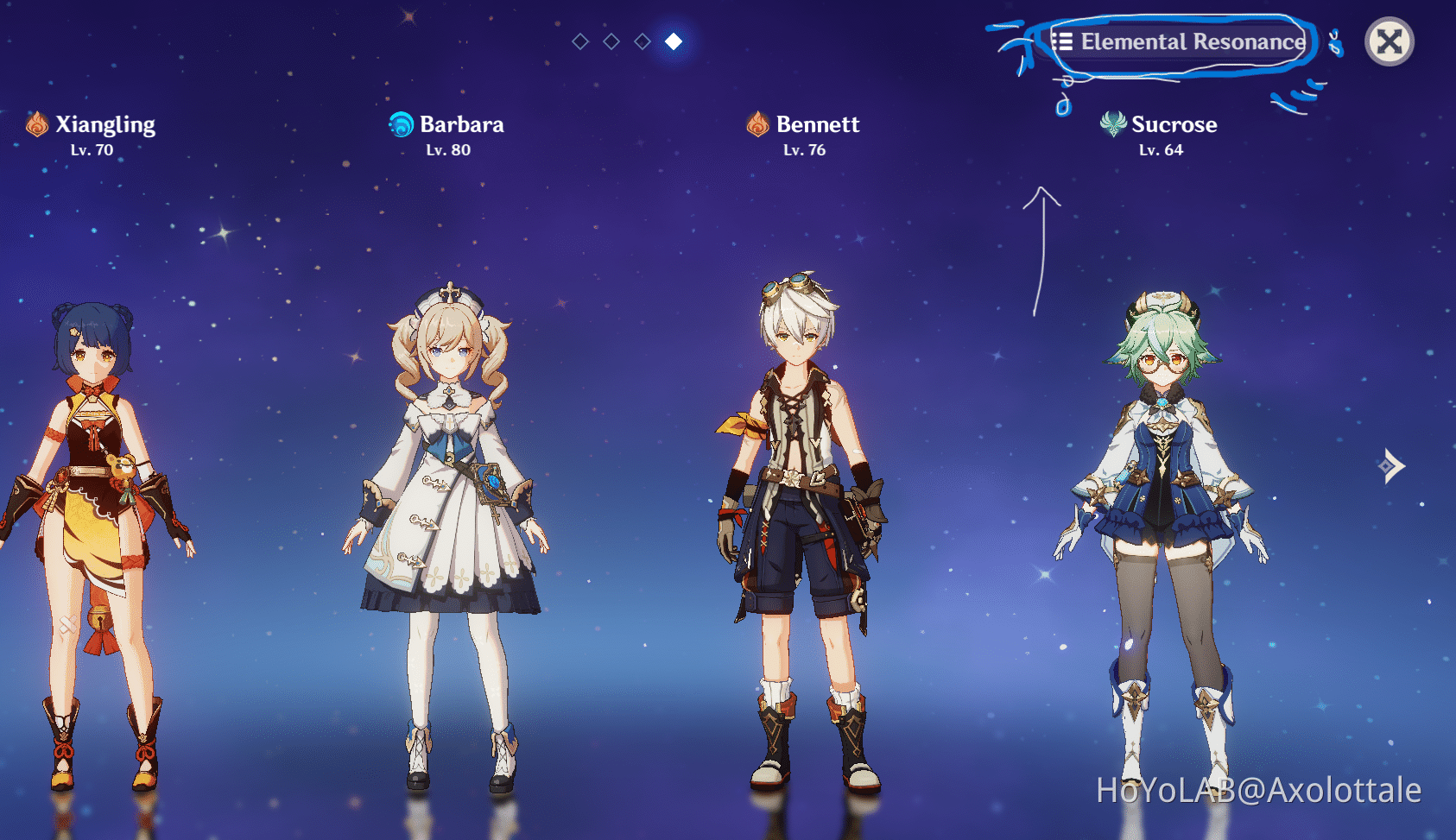Image resolution: width=1456 pixels, height=840 pixels.
Task: Select the filled fourth page diamond
Action: coord(672,40)
